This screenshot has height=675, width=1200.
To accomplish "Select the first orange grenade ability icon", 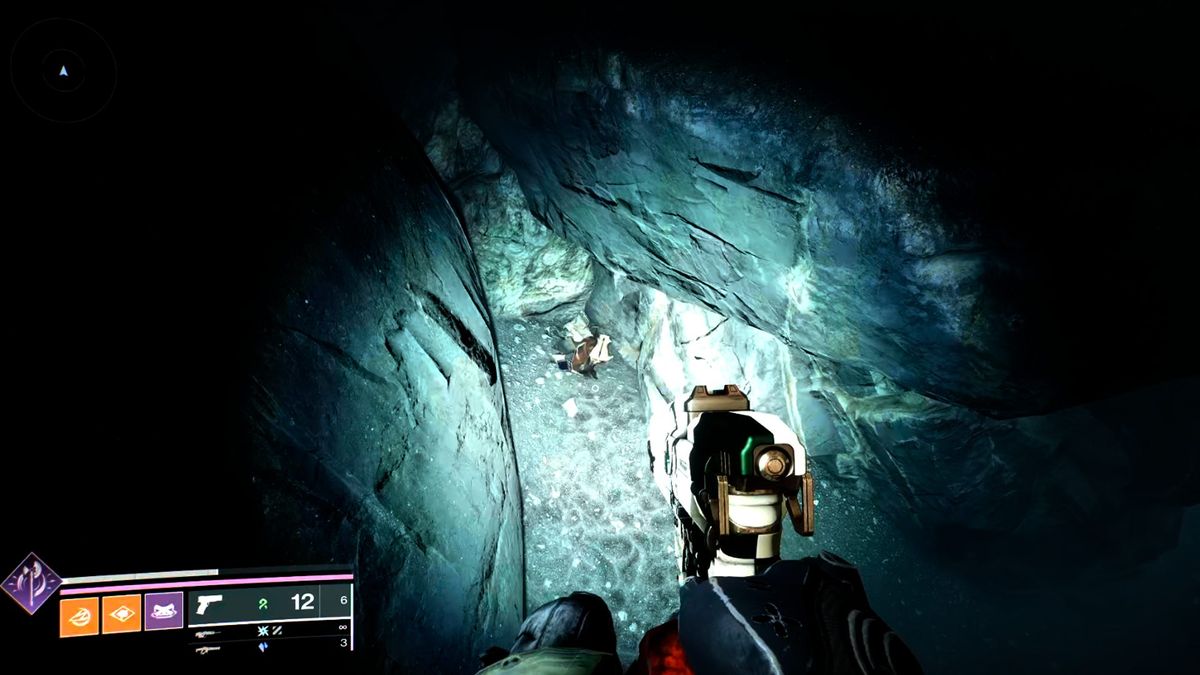I will tap(79, 615).
